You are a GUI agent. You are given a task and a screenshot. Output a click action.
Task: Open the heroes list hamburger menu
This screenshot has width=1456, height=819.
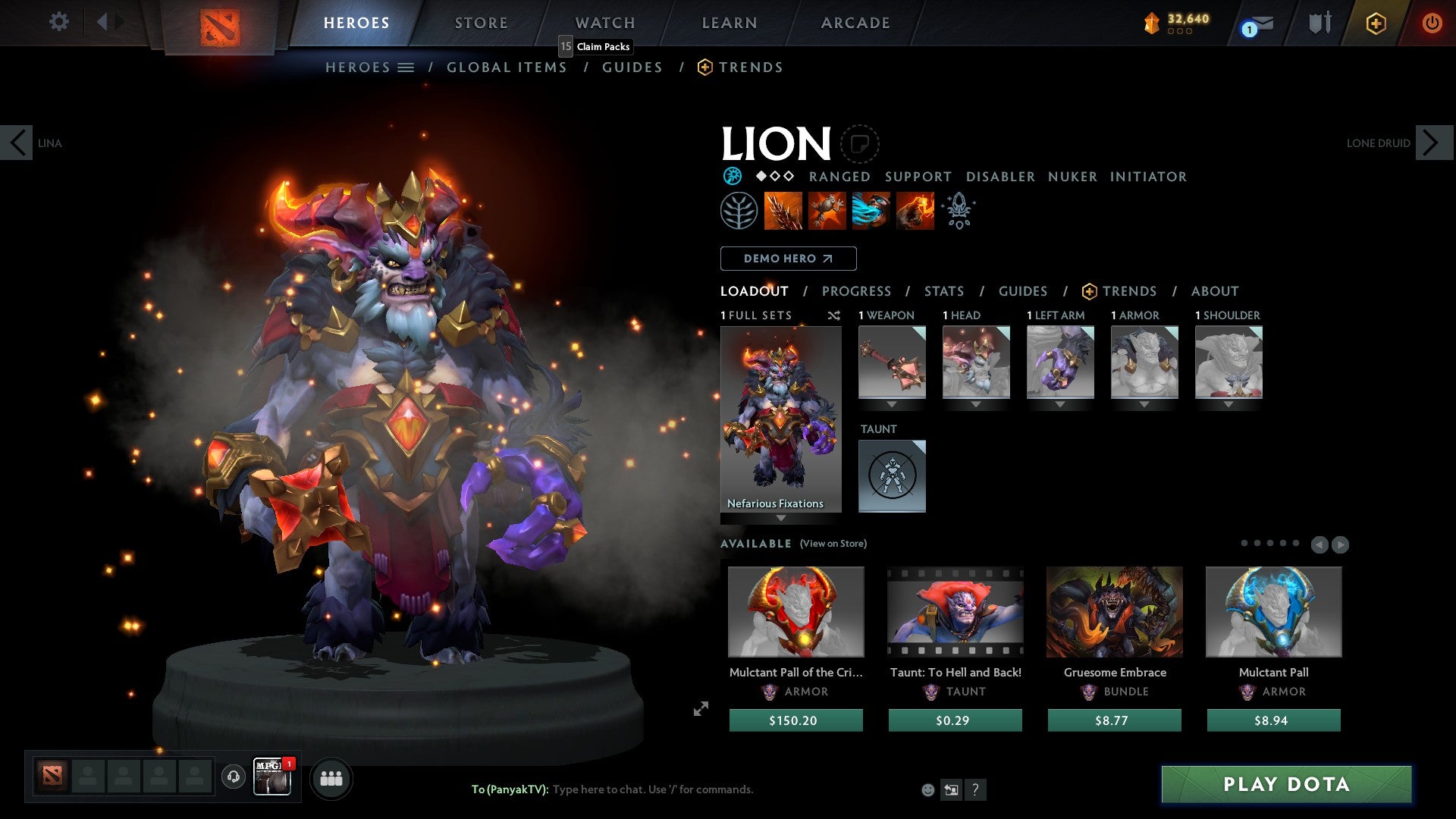pyautogui.click(x=406, y=67)
